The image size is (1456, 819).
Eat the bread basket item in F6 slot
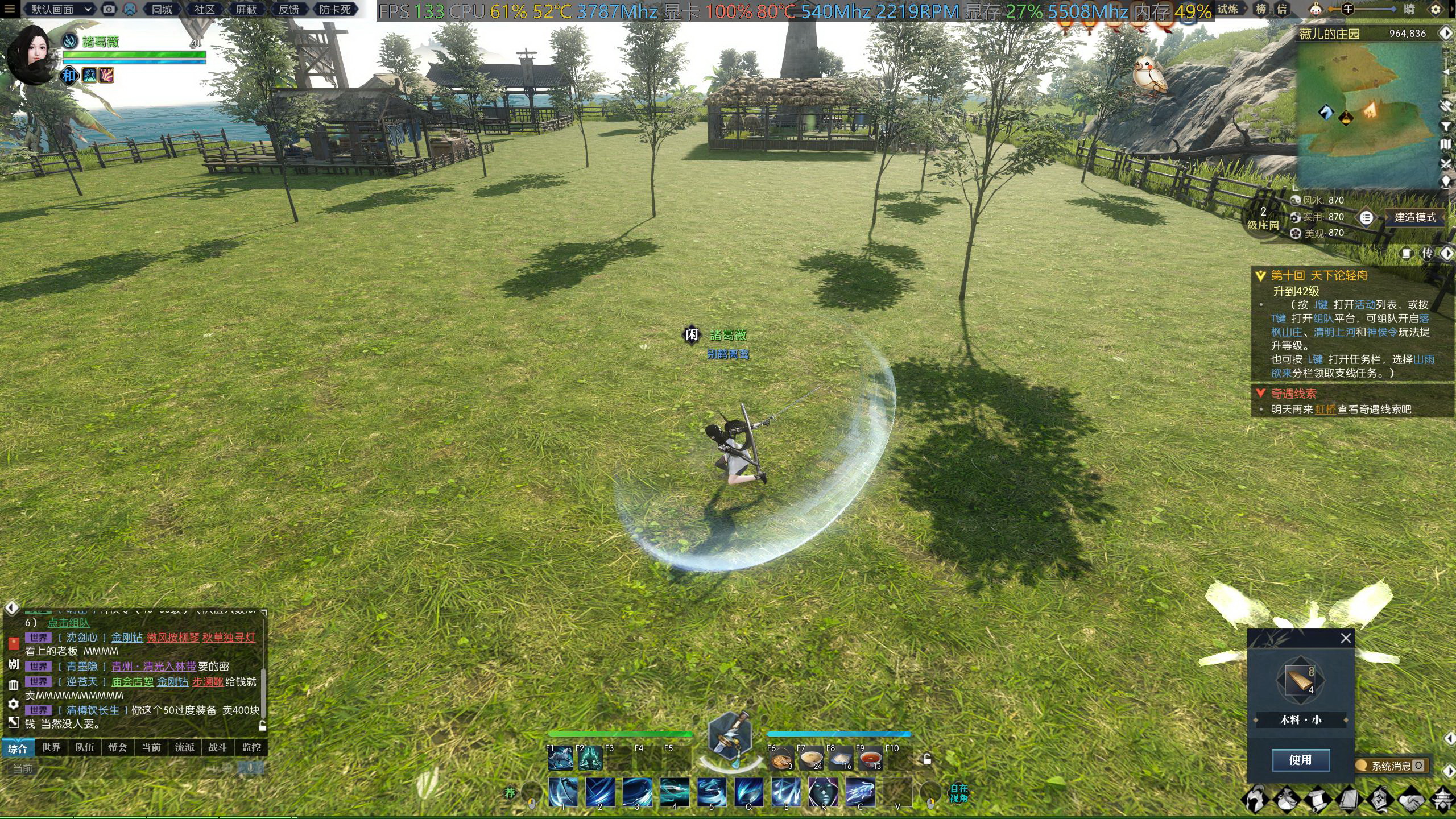pos(781,759)
